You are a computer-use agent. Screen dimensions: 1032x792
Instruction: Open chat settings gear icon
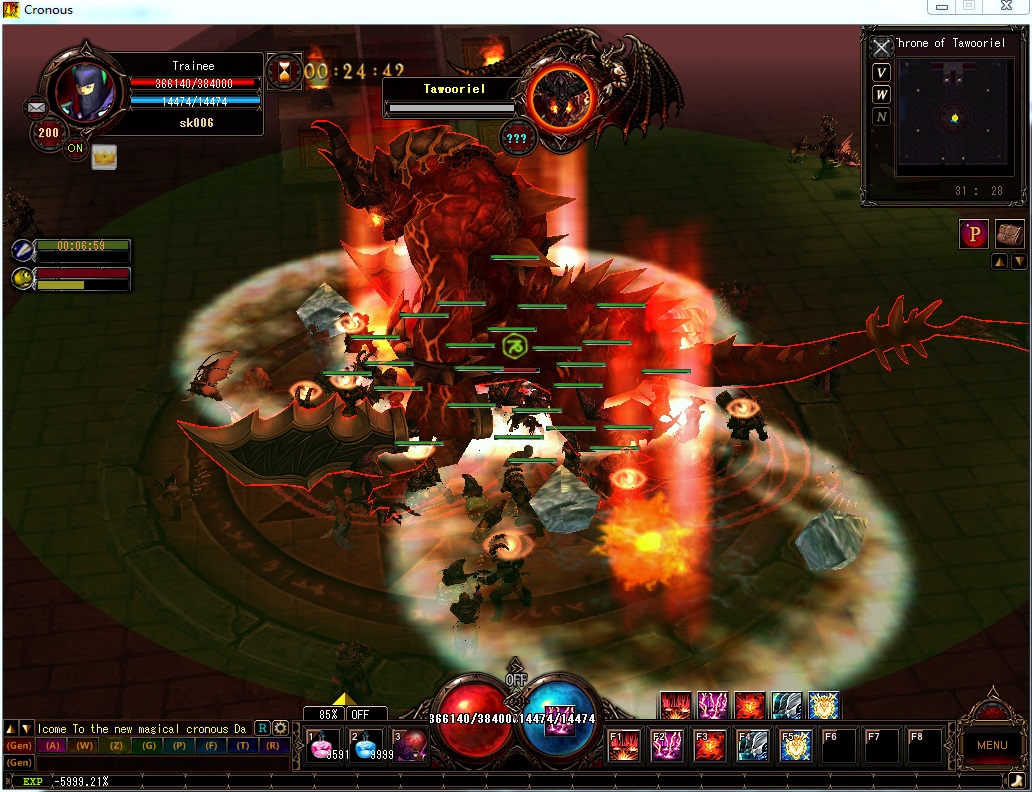pyautogui.click(x=281, y=728)
